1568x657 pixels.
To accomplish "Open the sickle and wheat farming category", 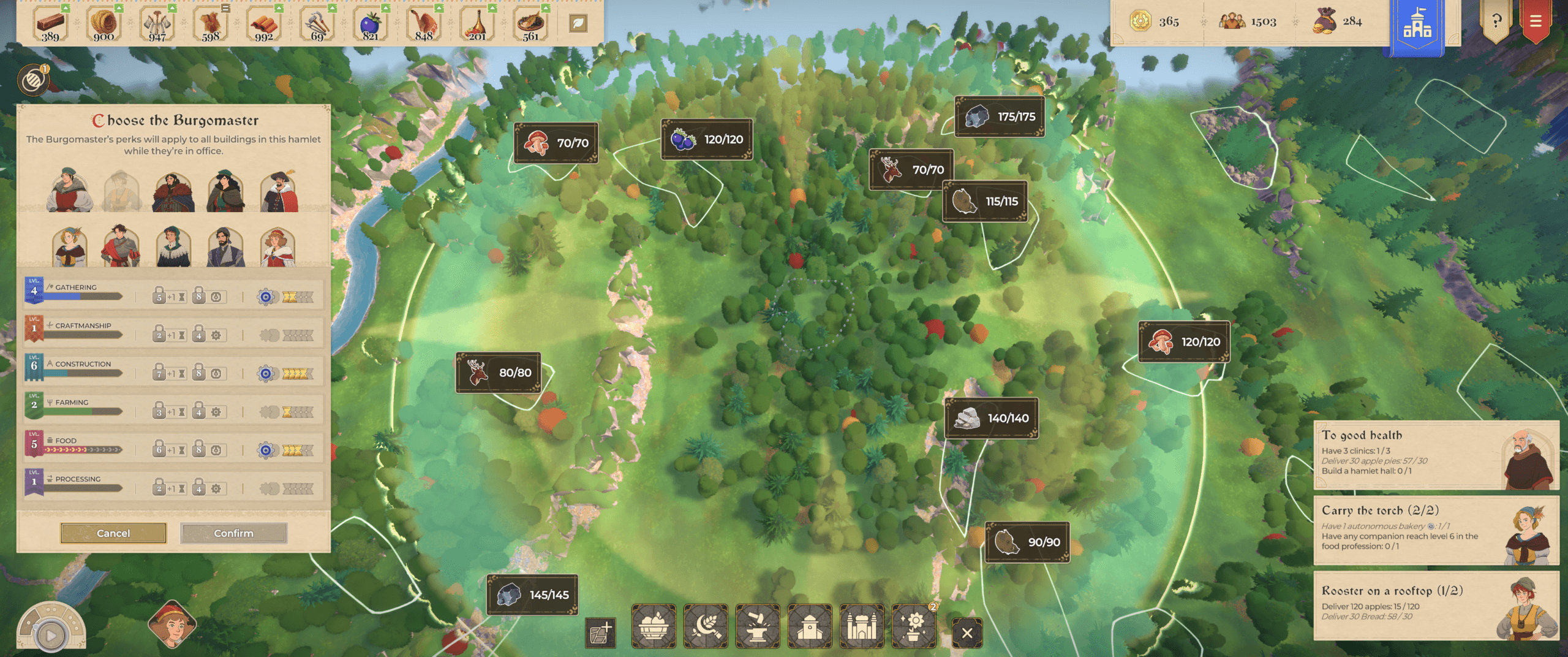I will point(706,626).
